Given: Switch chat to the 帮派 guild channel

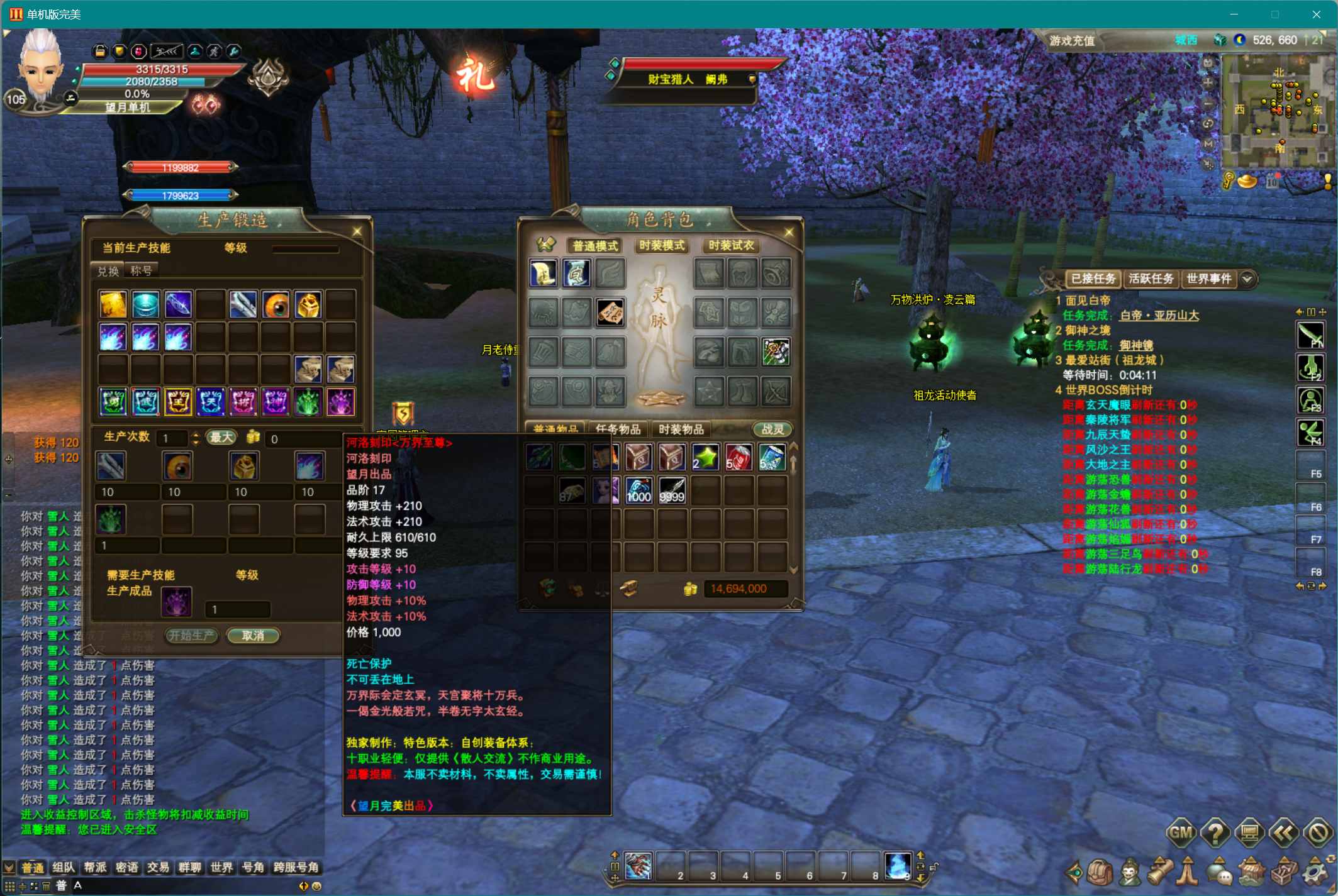Looking at the screenshot, I should point(95,867).
